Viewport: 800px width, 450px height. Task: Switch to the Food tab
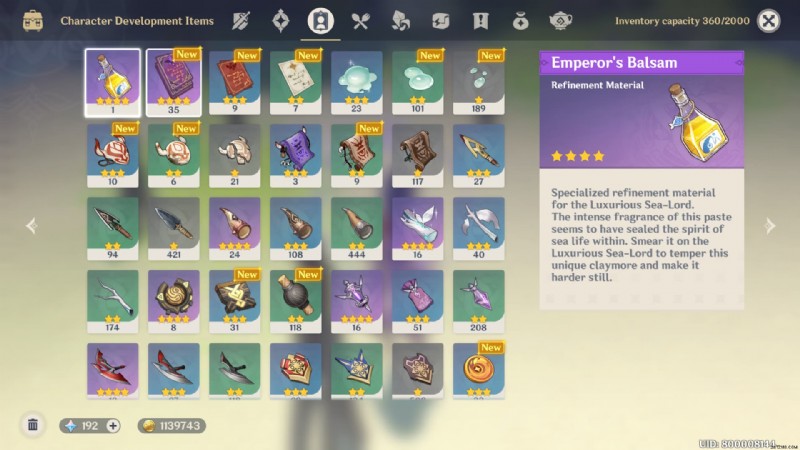361,20
